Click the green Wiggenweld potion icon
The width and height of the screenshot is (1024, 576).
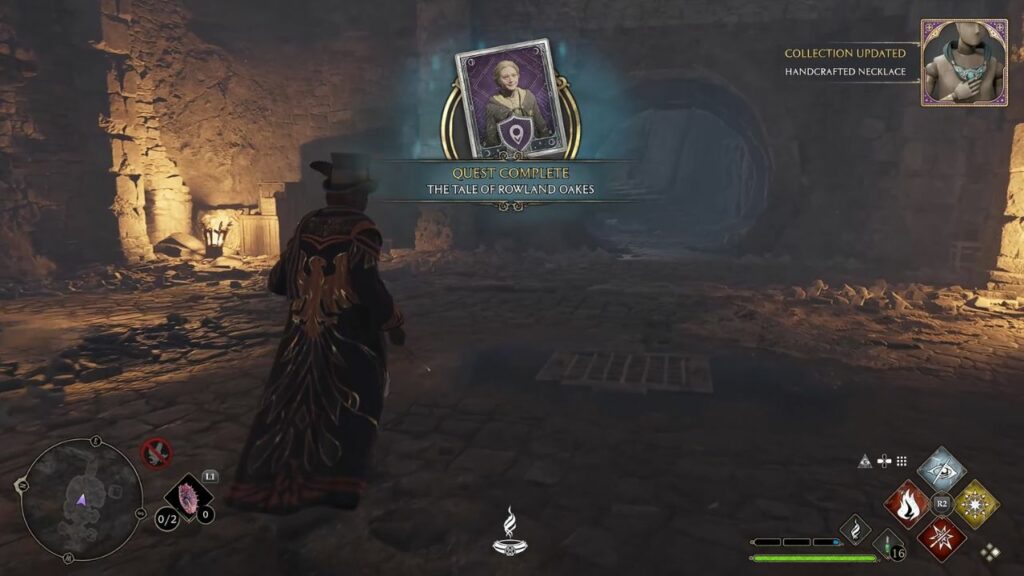pos(888,545)
